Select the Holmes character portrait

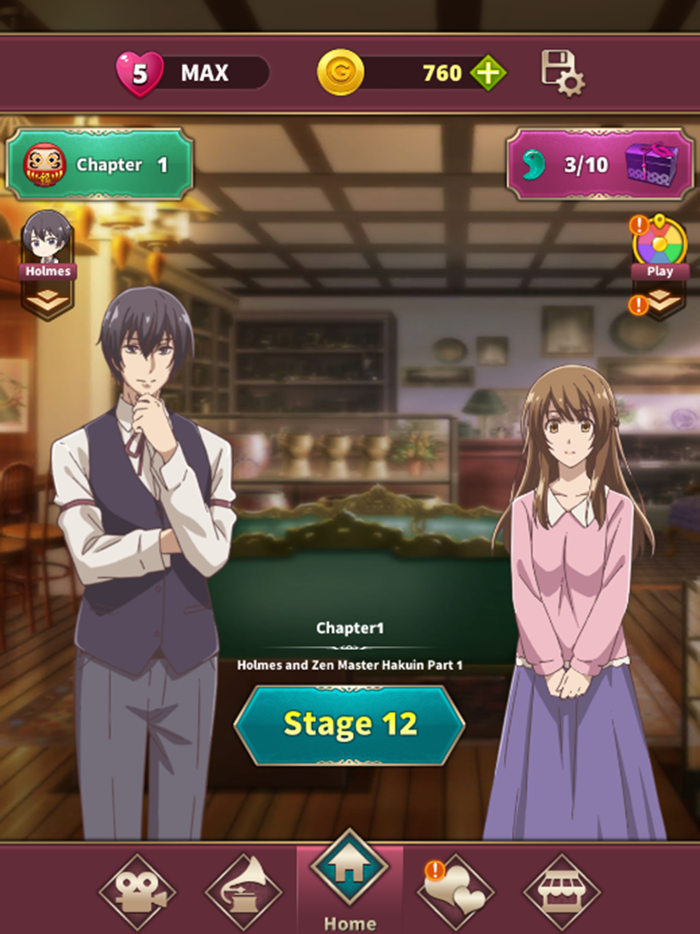(47, 241)
